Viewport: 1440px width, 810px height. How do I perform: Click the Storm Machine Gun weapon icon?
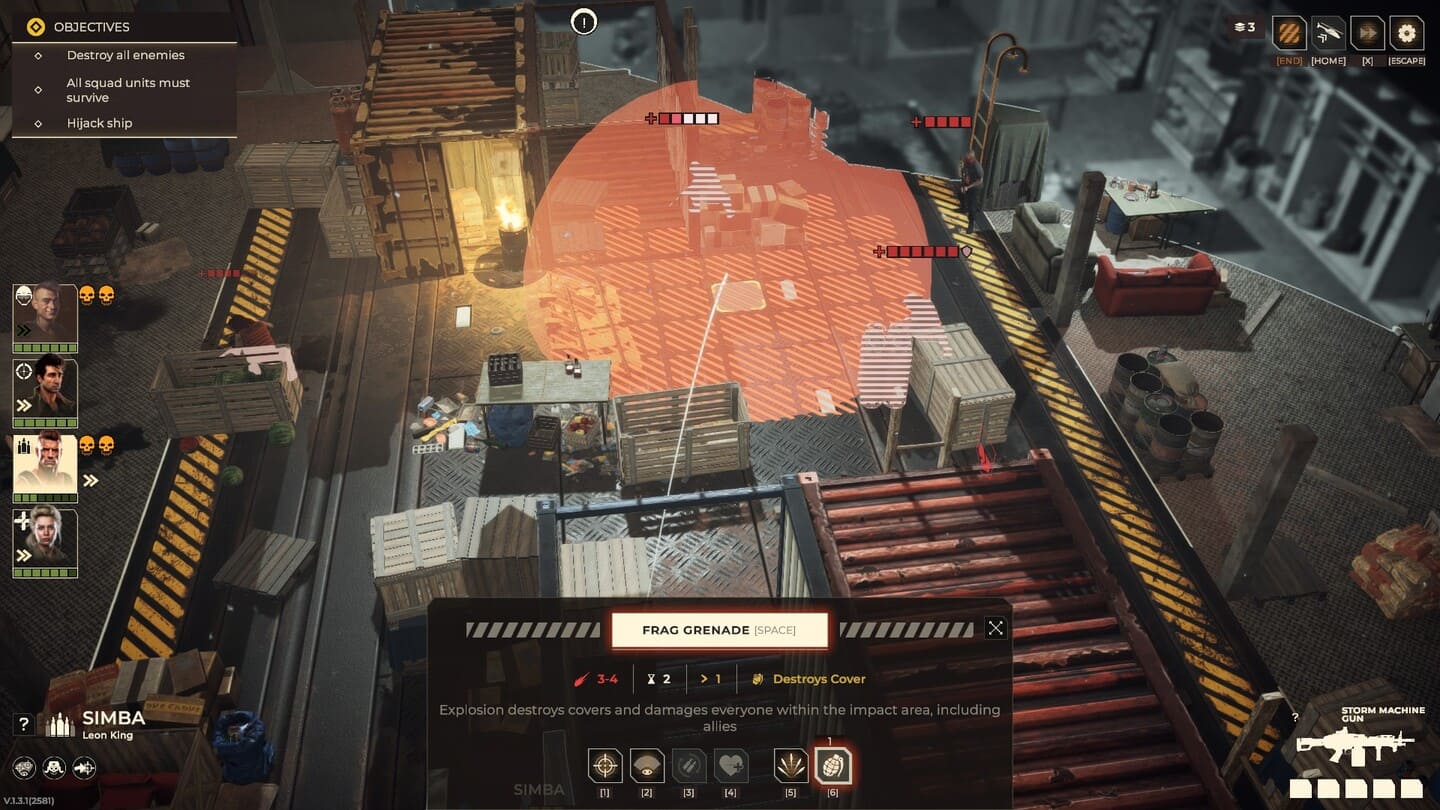pyautogui.click(x=1355, y=744)
